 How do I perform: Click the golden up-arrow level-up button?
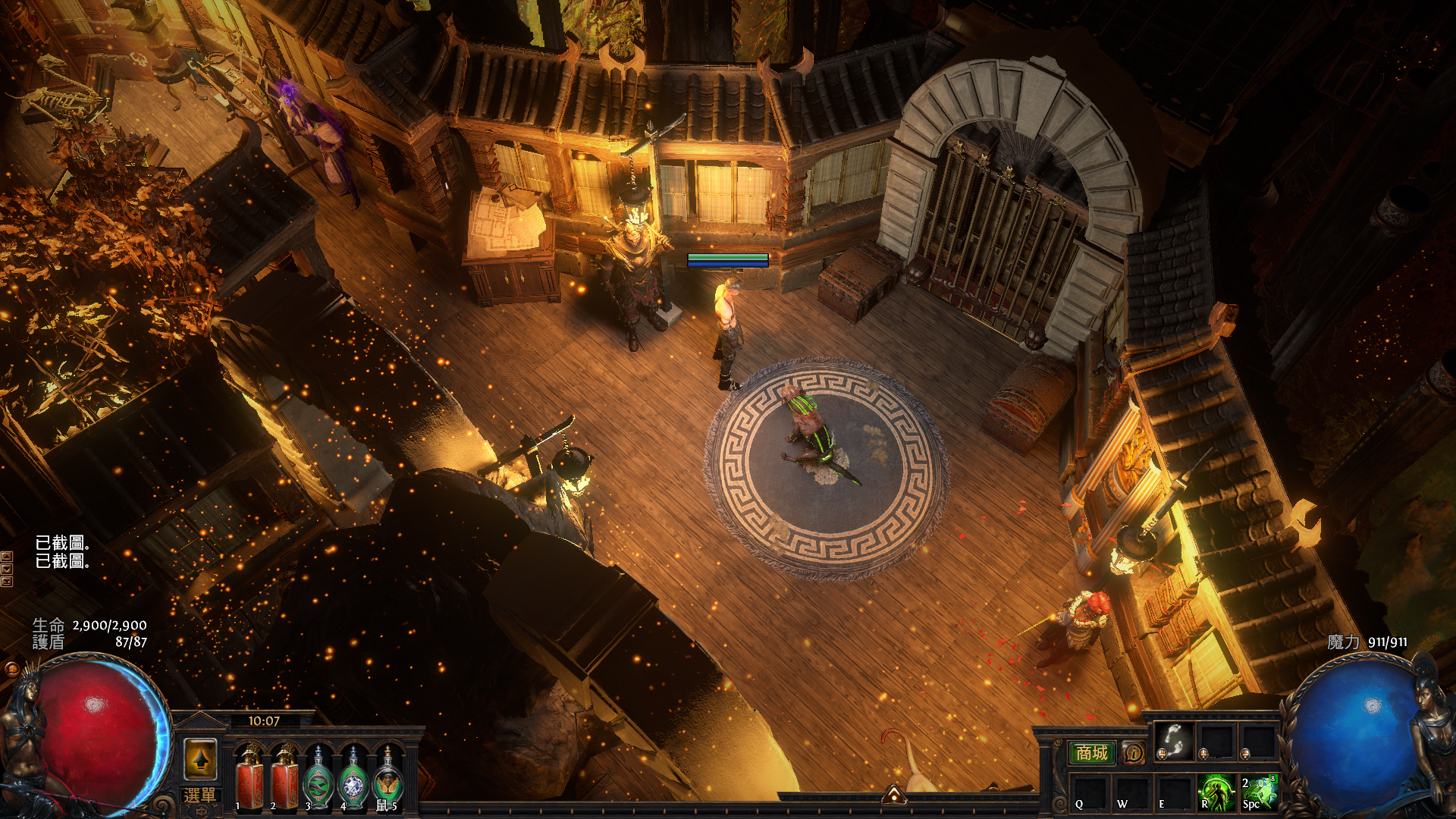tap(201, 759)
